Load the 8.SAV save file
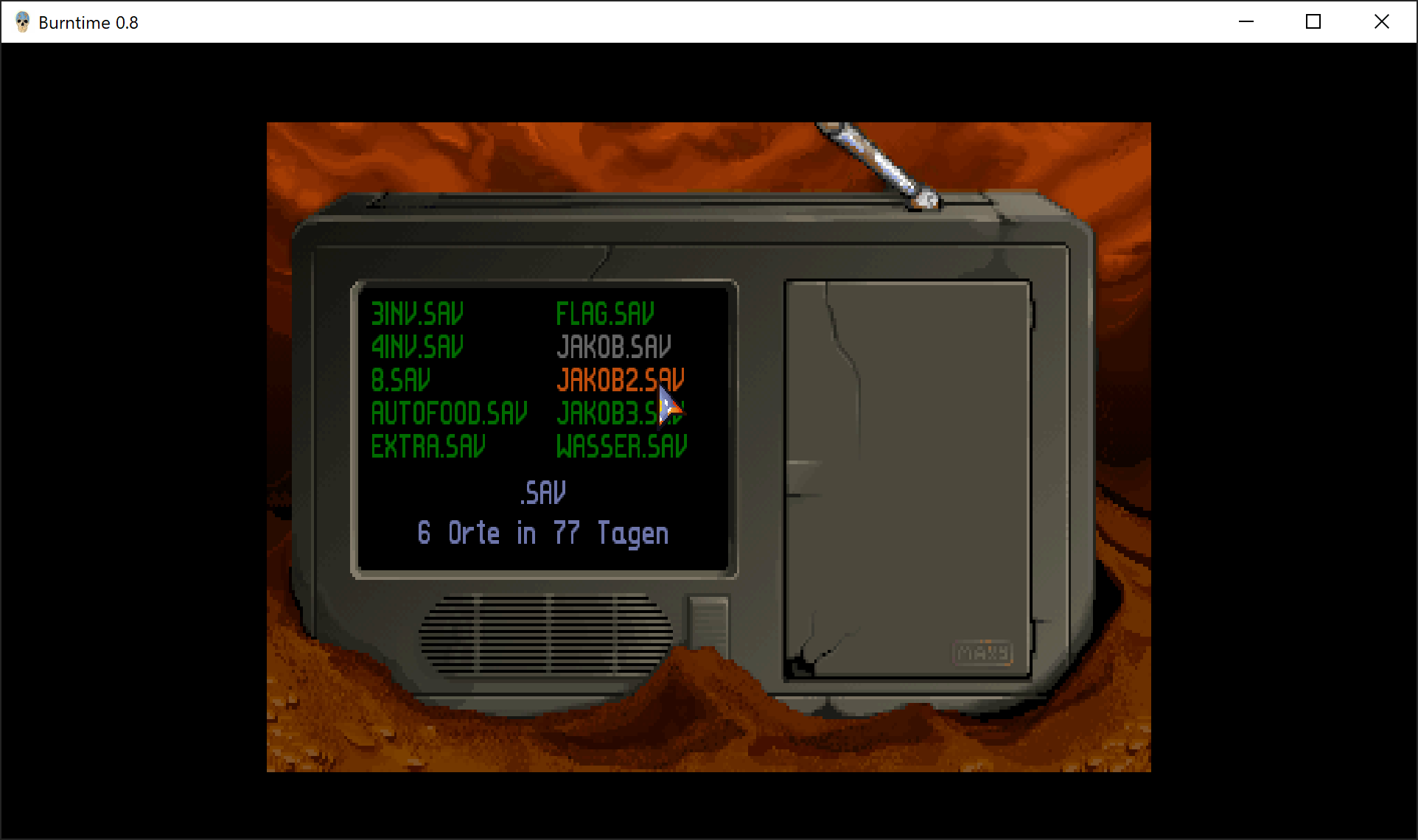Image resolution: width=1418 pixels, height=840 pixels. click(400, 380)
